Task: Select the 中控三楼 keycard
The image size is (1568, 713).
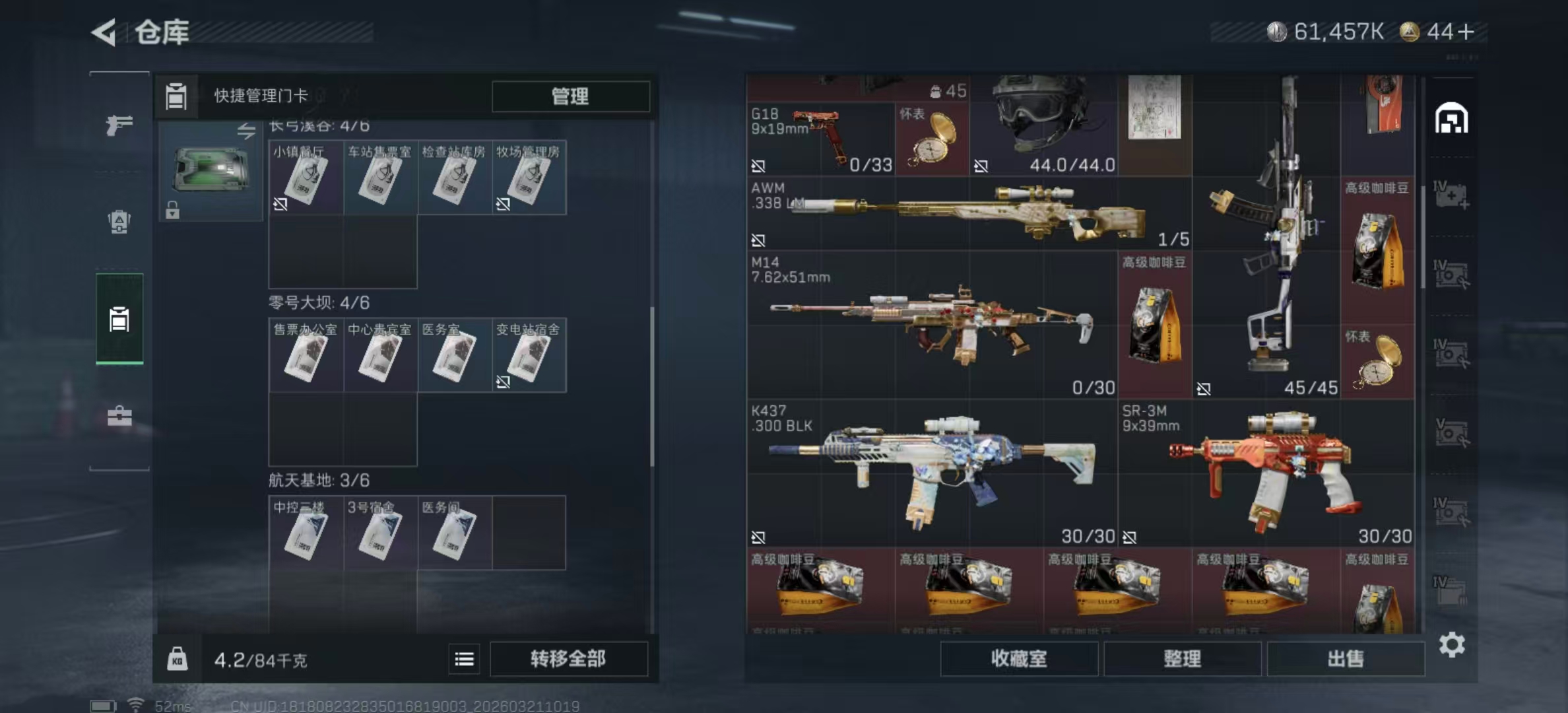Action: [306, 533]
